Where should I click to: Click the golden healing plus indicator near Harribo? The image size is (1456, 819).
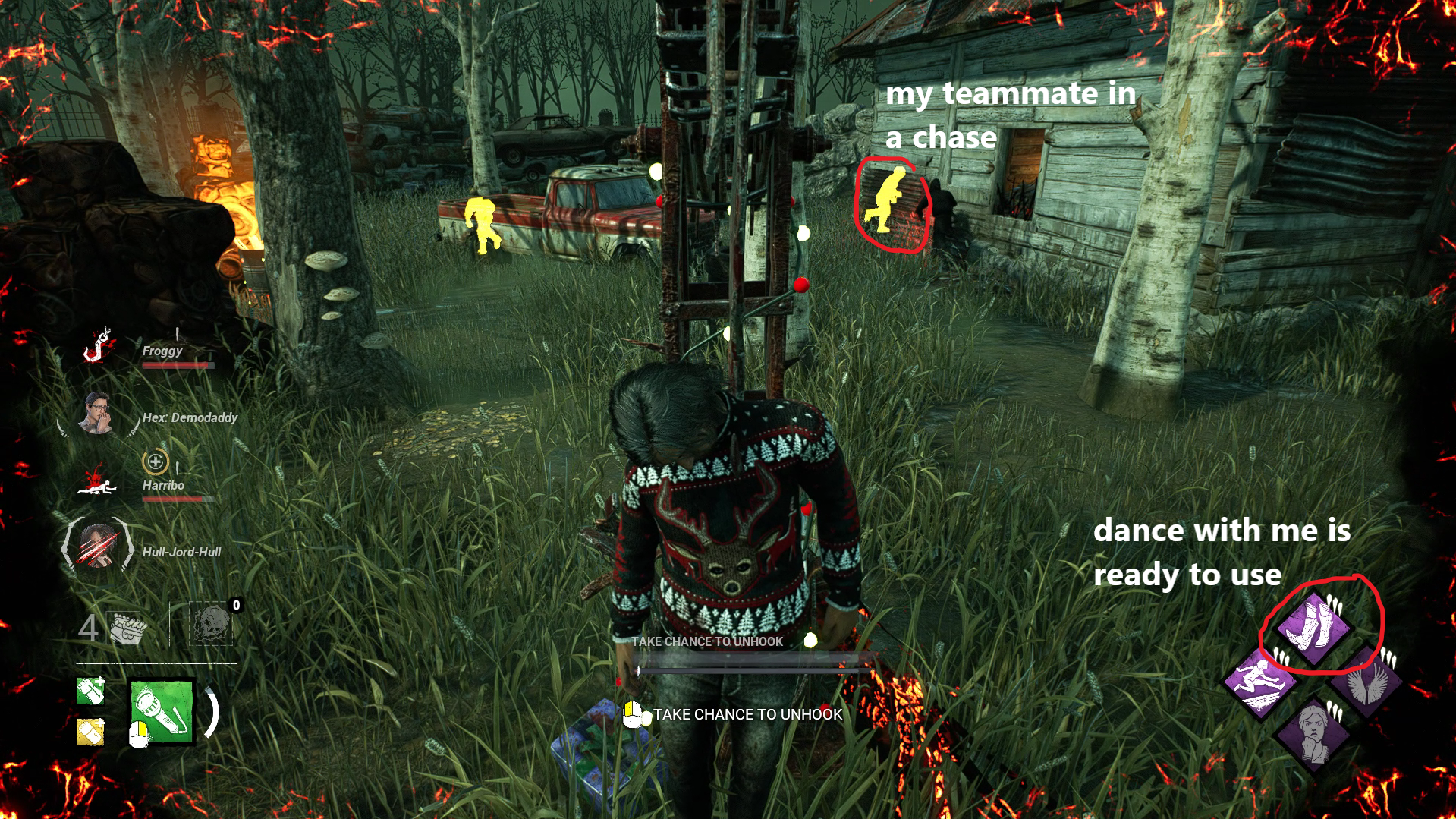(156, 460)
